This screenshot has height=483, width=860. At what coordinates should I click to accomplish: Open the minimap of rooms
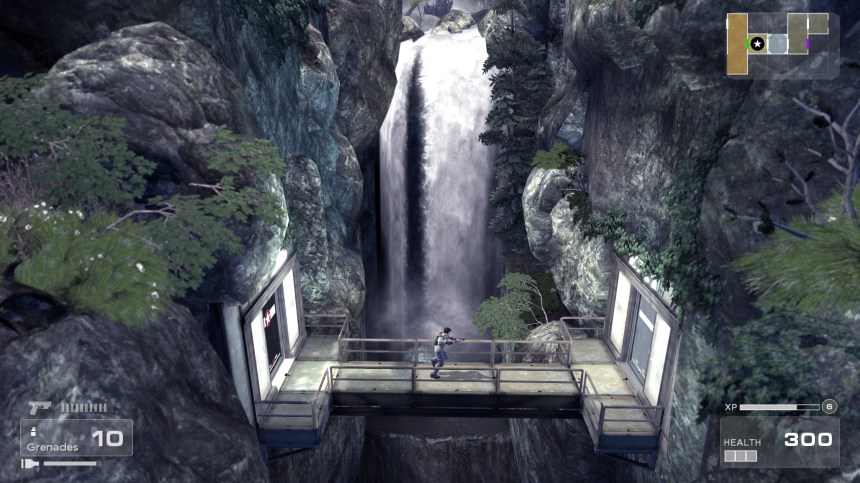point(782,44)
